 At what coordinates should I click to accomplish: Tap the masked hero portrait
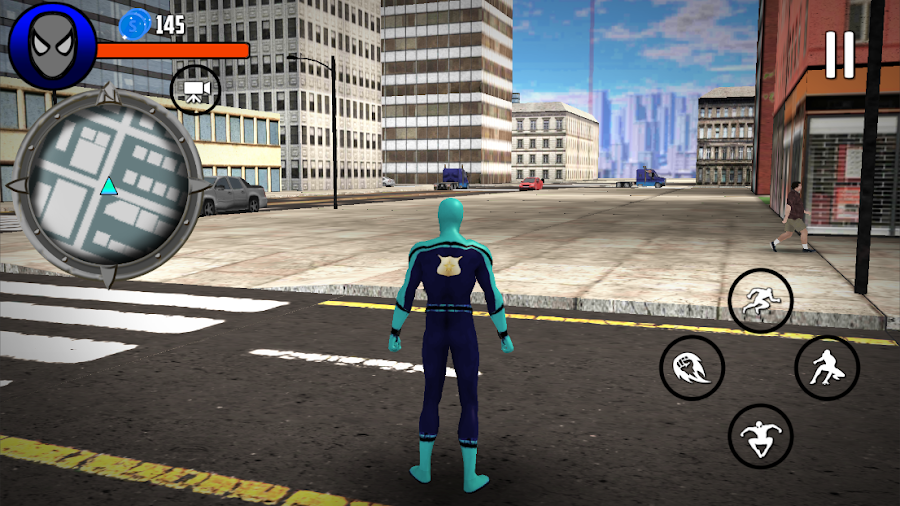(51, 46)
